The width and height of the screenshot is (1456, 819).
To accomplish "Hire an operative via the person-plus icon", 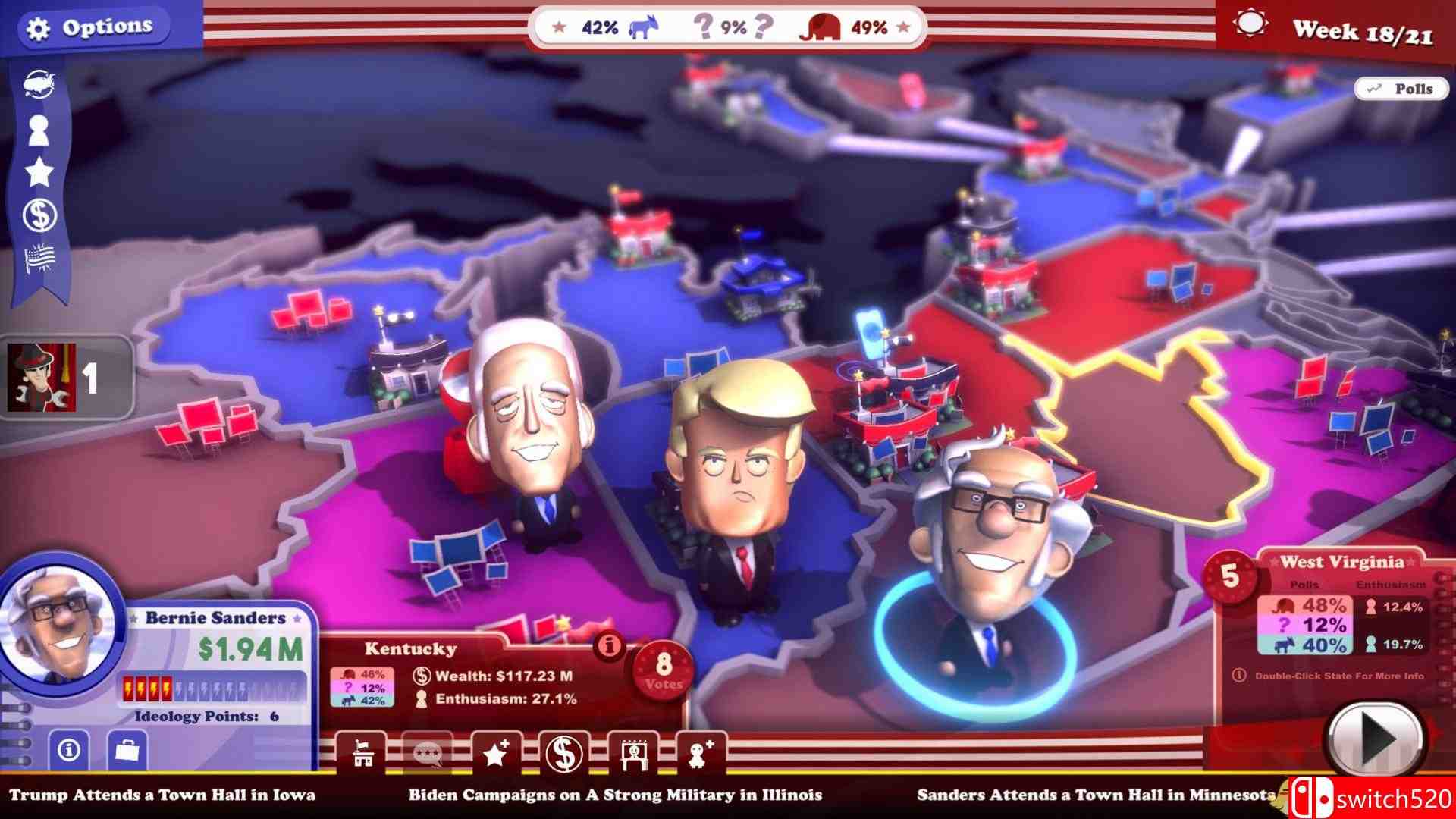I will 701,754.
